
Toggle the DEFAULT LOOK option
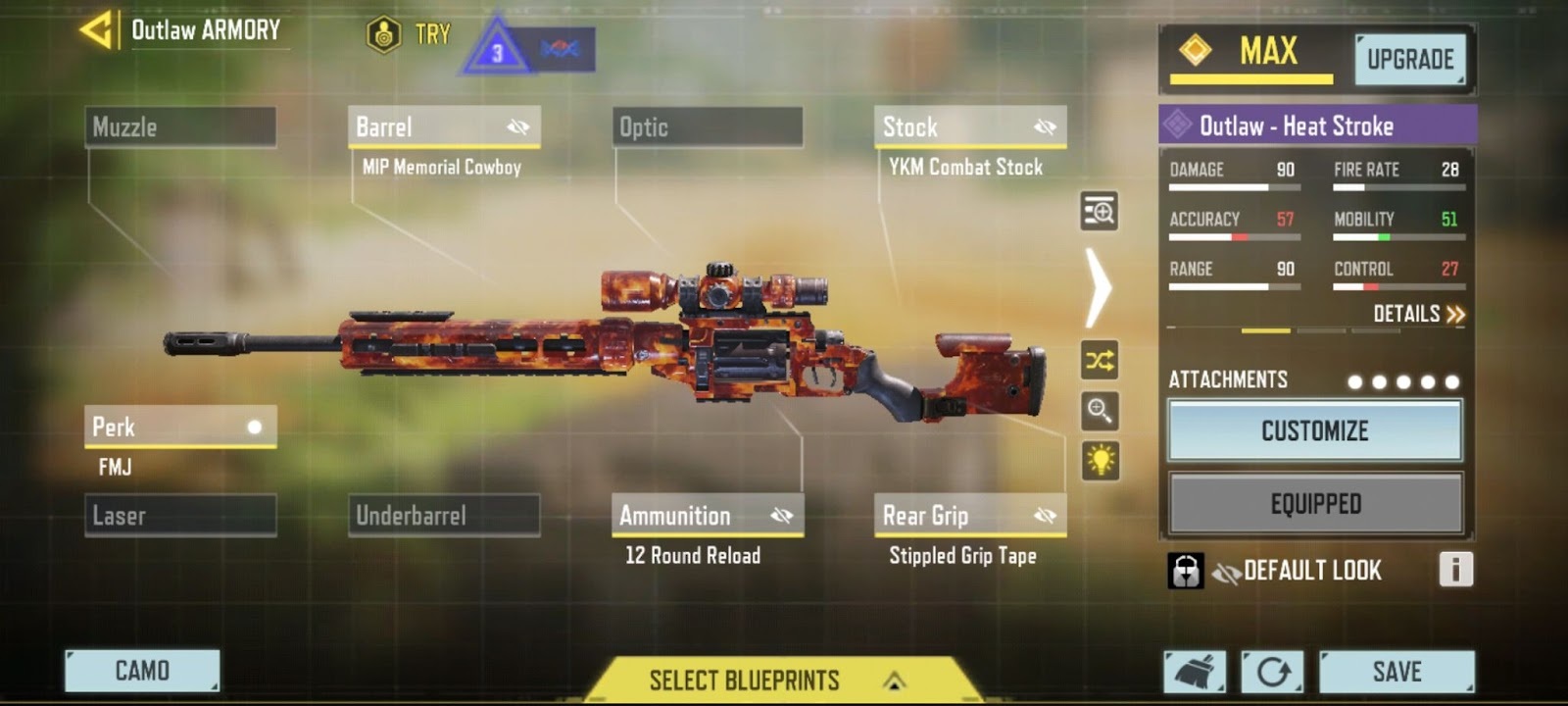coord(1310,571)
